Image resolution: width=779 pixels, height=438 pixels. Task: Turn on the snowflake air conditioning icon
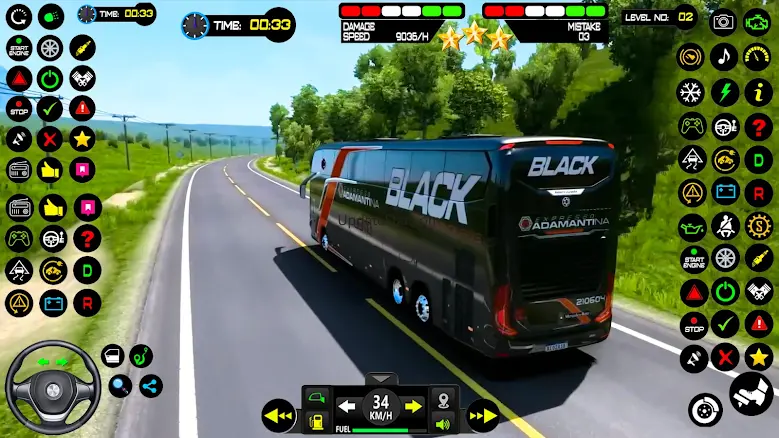691,93
